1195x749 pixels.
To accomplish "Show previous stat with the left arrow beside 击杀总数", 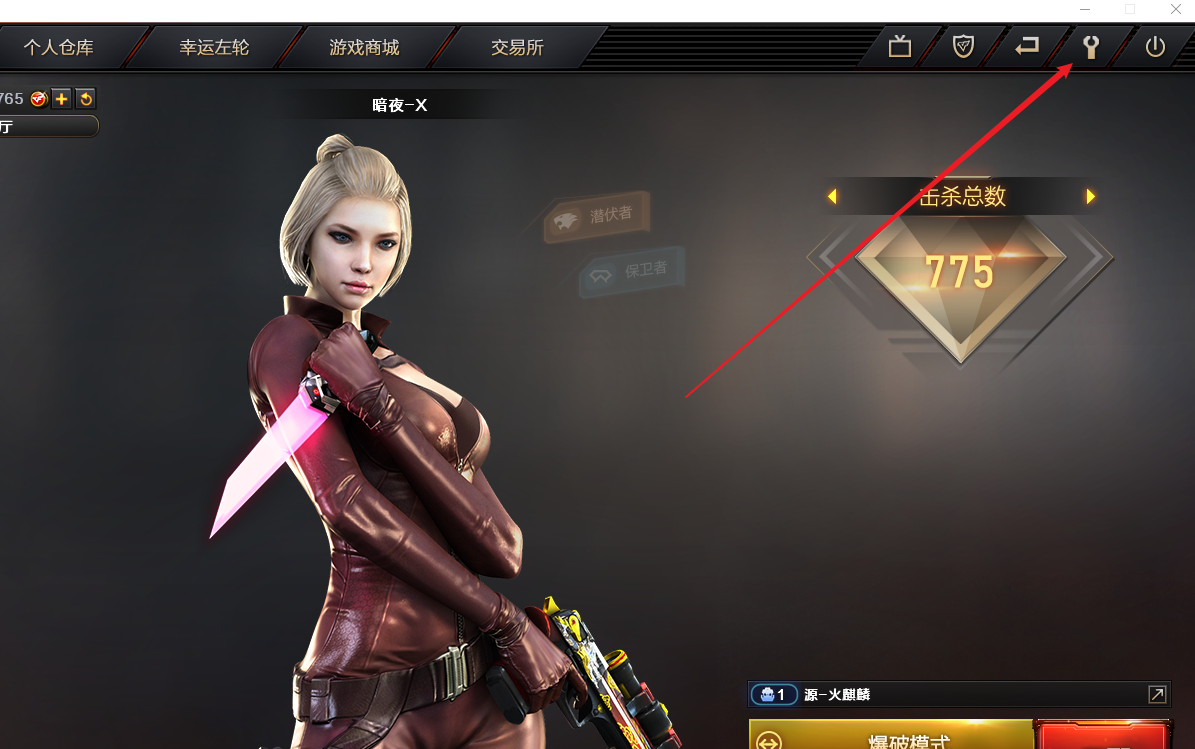I will (832, 197).
